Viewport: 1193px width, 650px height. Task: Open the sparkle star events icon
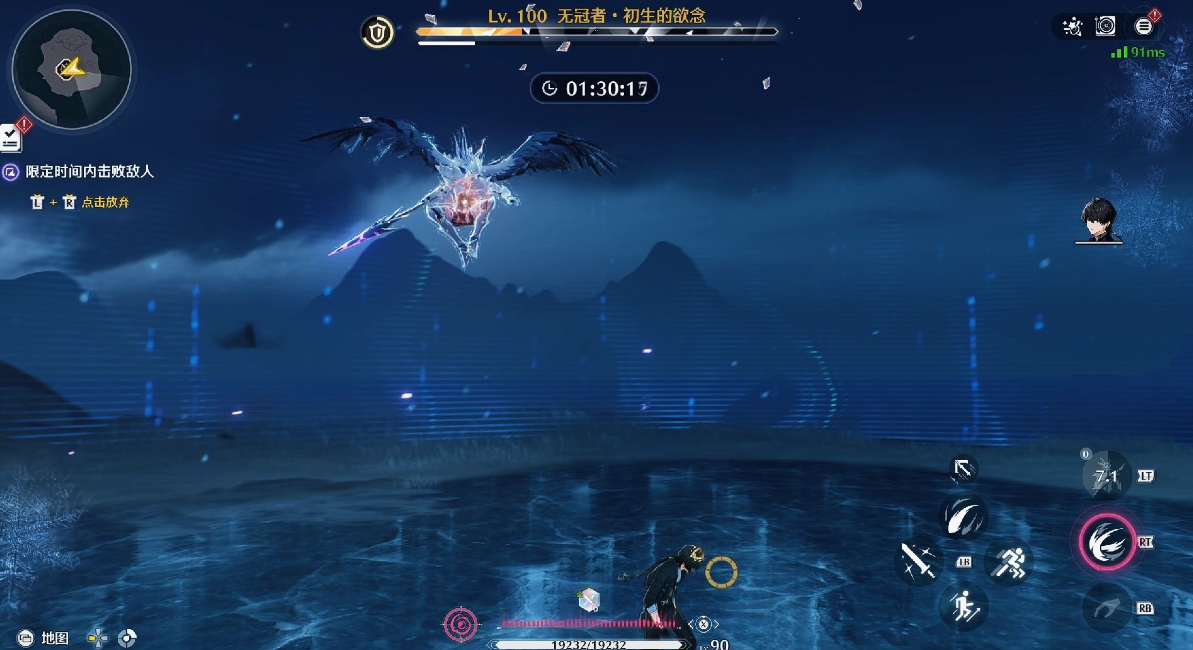tap(1073, 27)
